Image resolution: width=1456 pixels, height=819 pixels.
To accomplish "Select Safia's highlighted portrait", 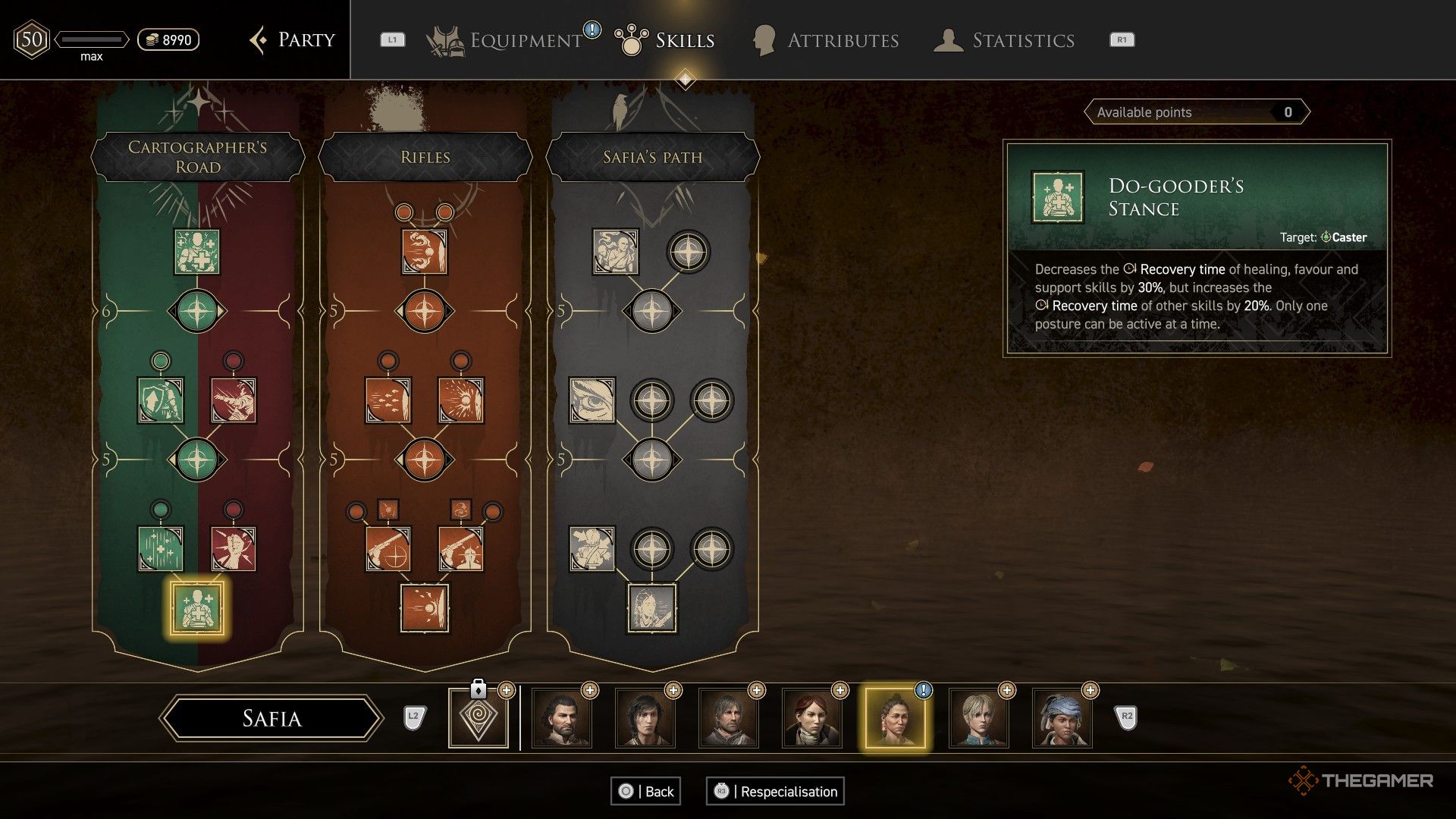I will click(x=895, y=718).
